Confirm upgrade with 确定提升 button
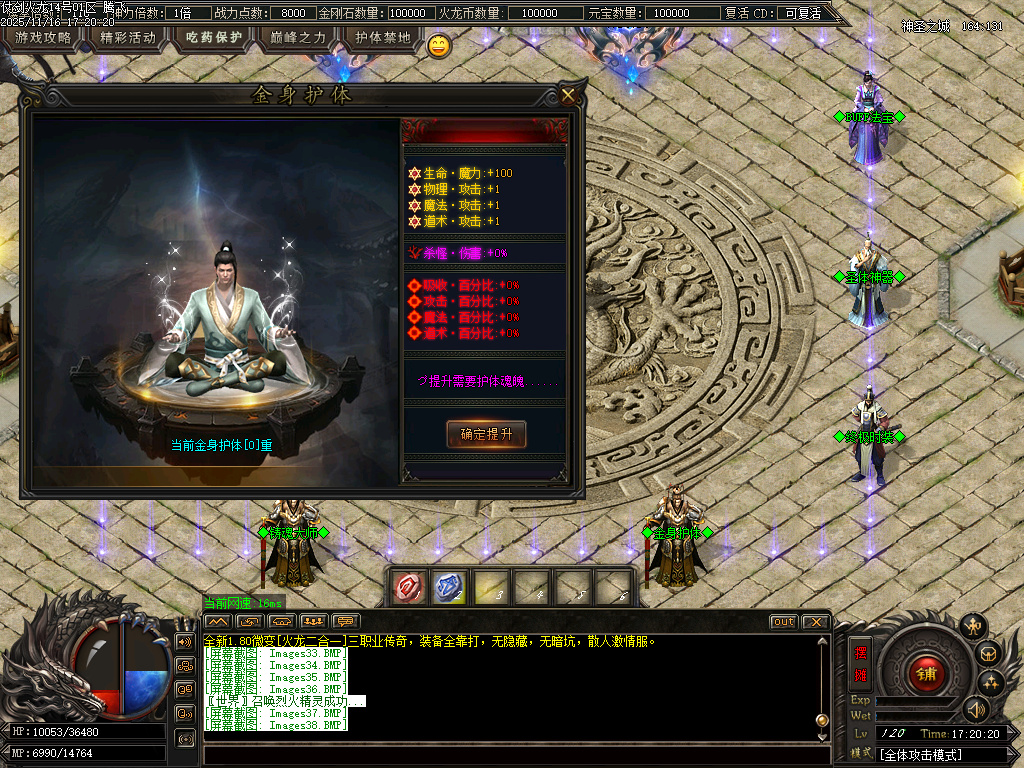Screen dimensions: 1024x768 click(x=486, y=434)
